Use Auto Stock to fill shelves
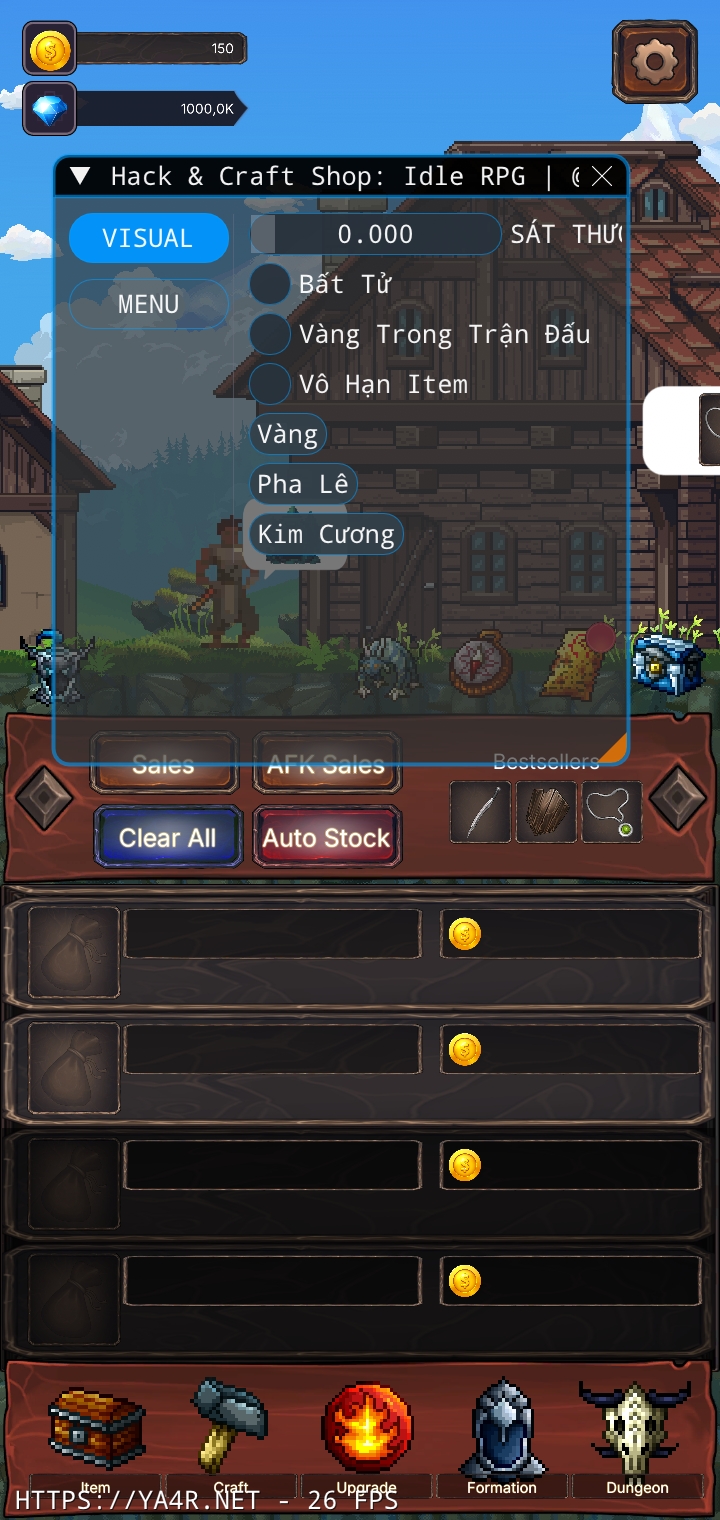Image resolution: width=720 pixels, height=1520 pixels. click(x=326, y=837)
